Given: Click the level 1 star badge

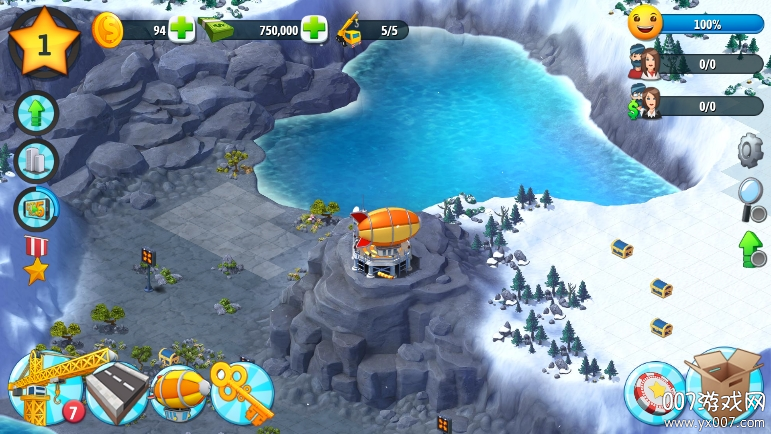Looking at the screenshot, I should pyautogui.click(x=43, y=43).
